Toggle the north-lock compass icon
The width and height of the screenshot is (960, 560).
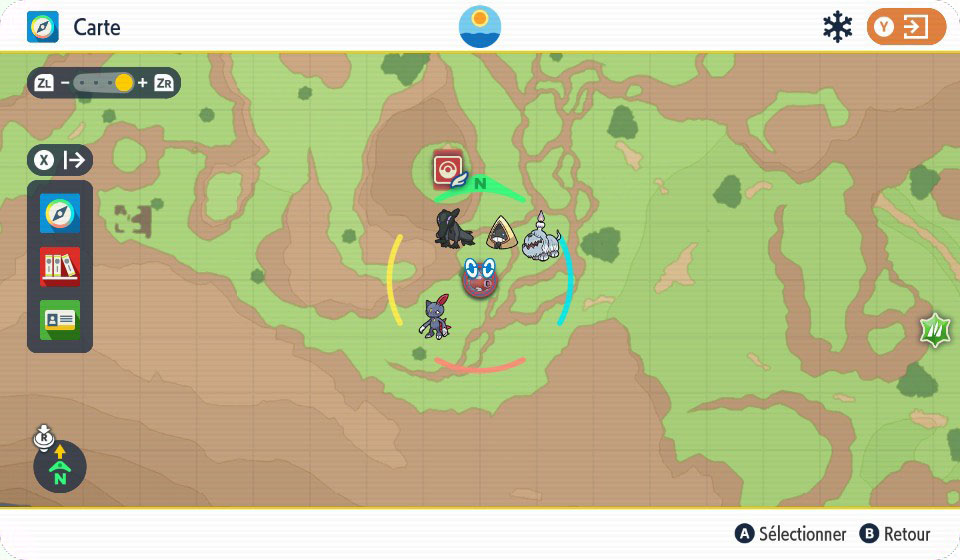pyautogui.click(x=59, y=466)
